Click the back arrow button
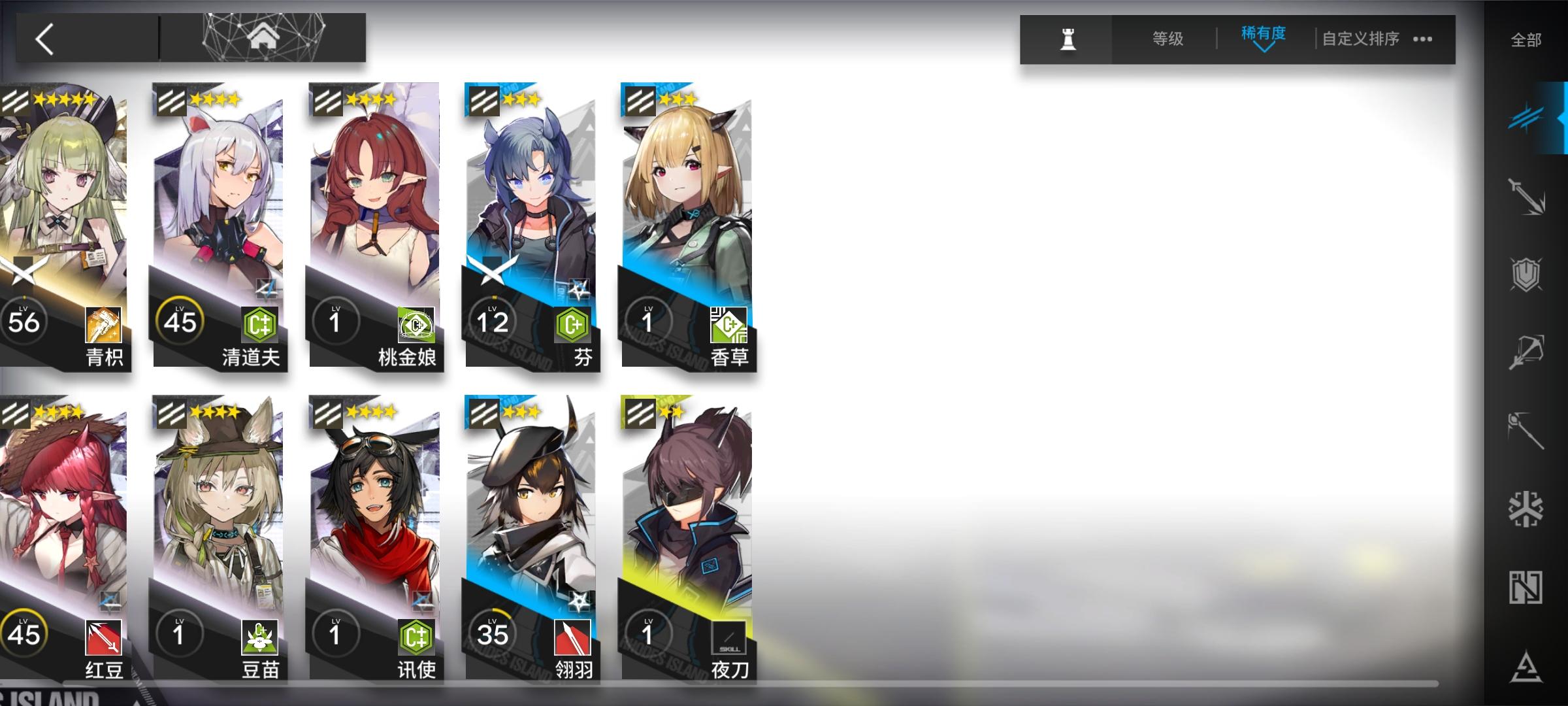The width and height of the screenshot is (1568, 706). click(x=44, y=37)
